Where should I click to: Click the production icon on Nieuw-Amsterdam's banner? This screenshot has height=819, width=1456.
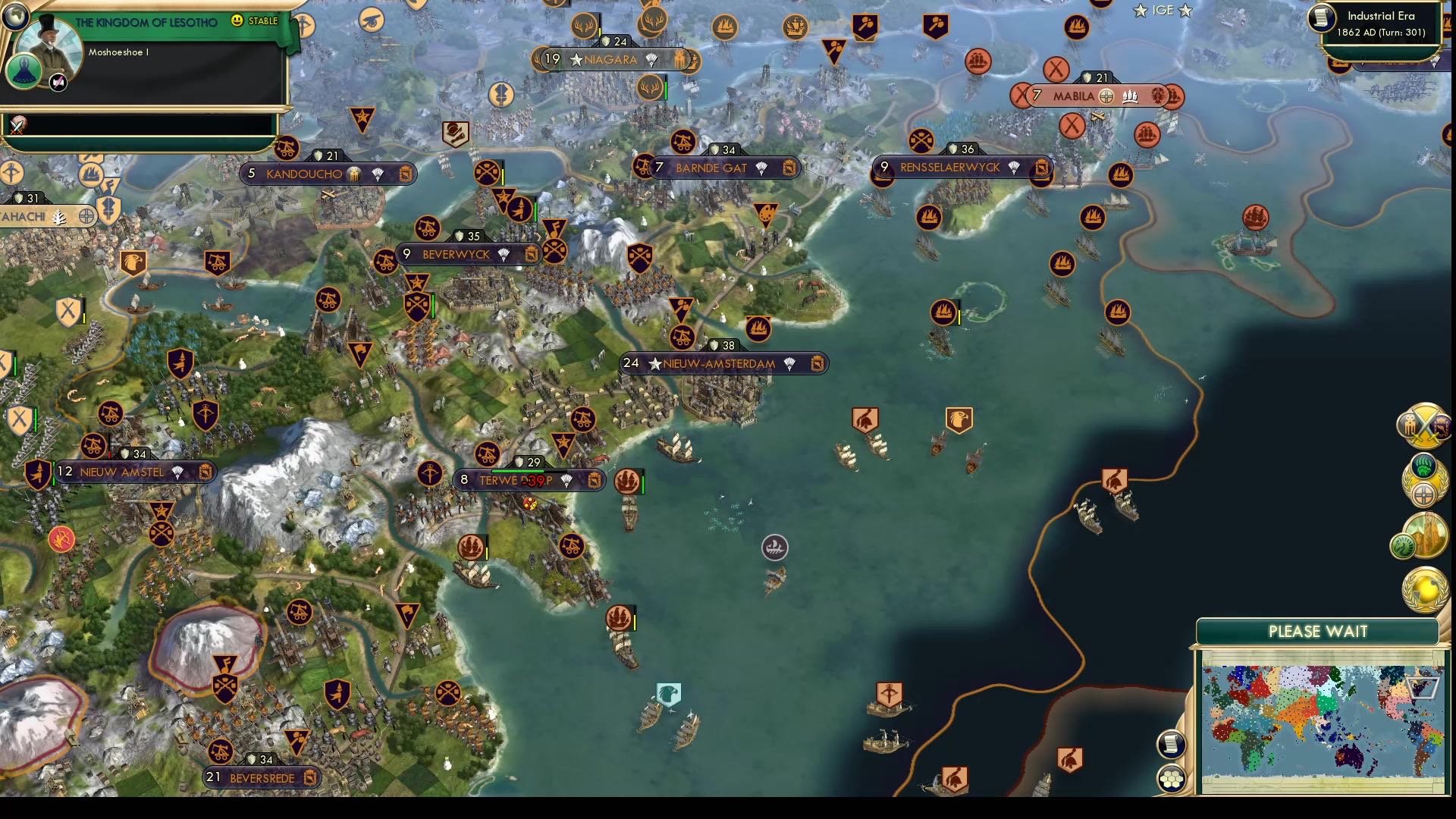817,364
